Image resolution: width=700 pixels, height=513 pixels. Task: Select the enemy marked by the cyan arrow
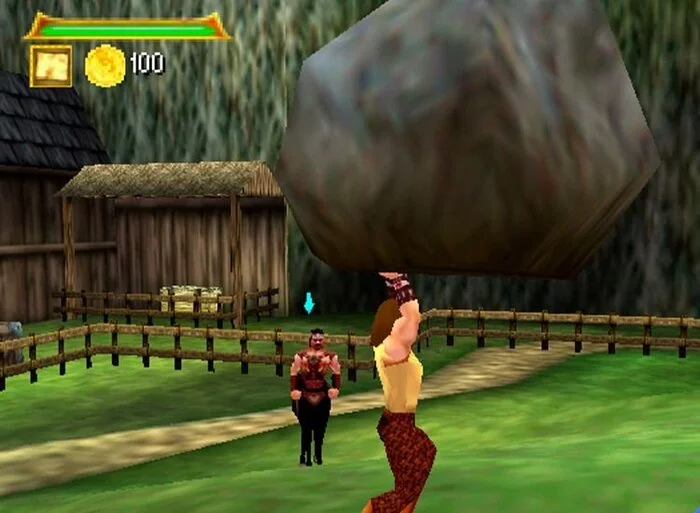[x=313, y=395]
